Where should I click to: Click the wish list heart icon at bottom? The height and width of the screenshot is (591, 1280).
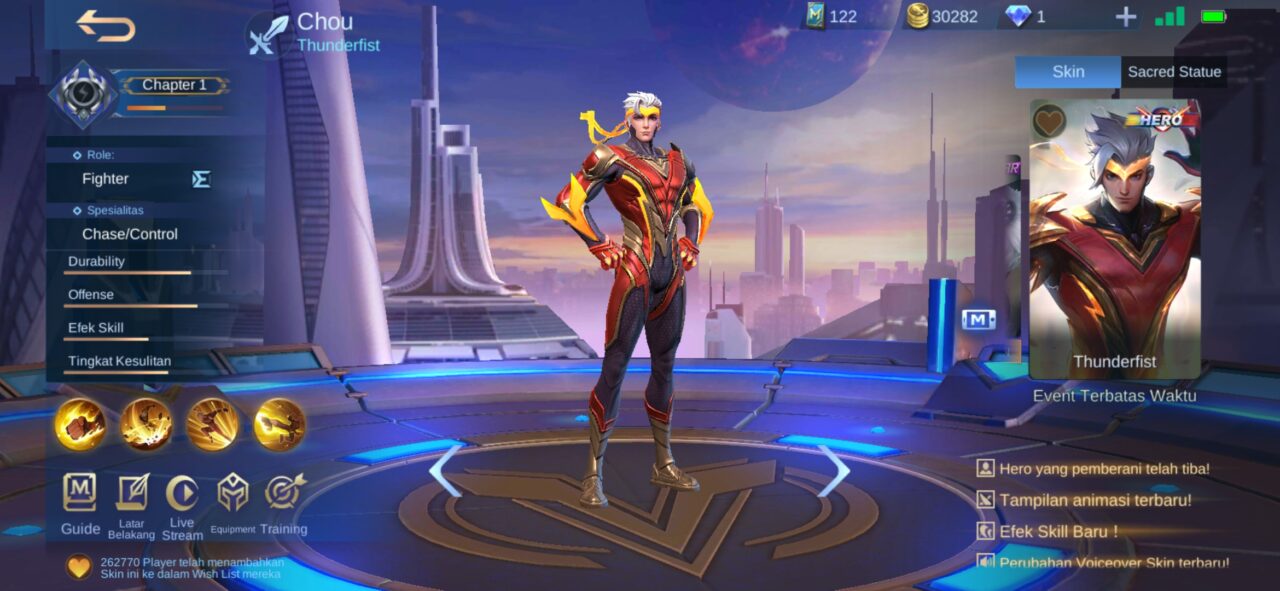point(79,567)
